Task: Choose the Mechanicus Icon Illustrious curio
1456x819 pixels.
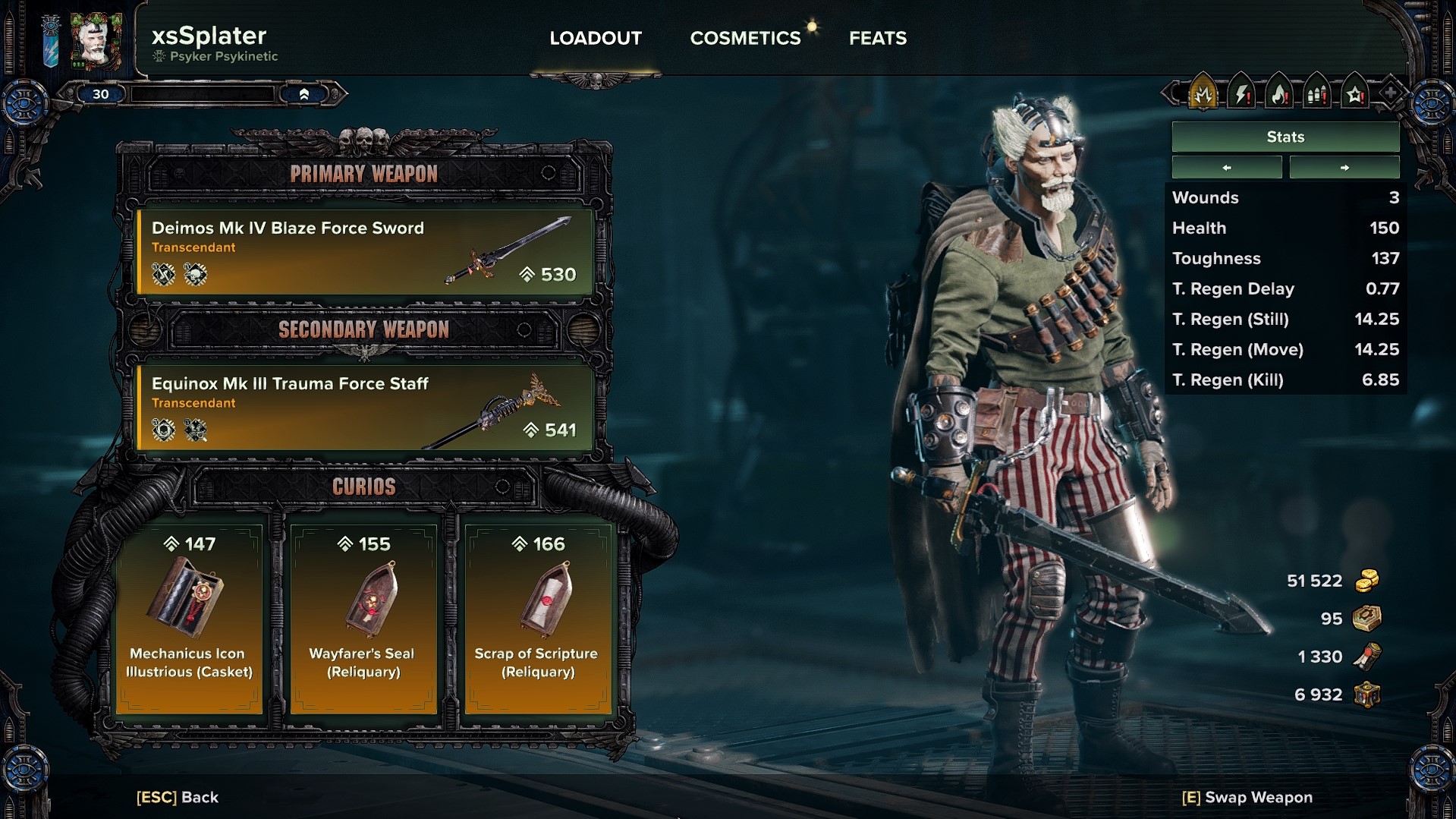Action: [189, 619]
